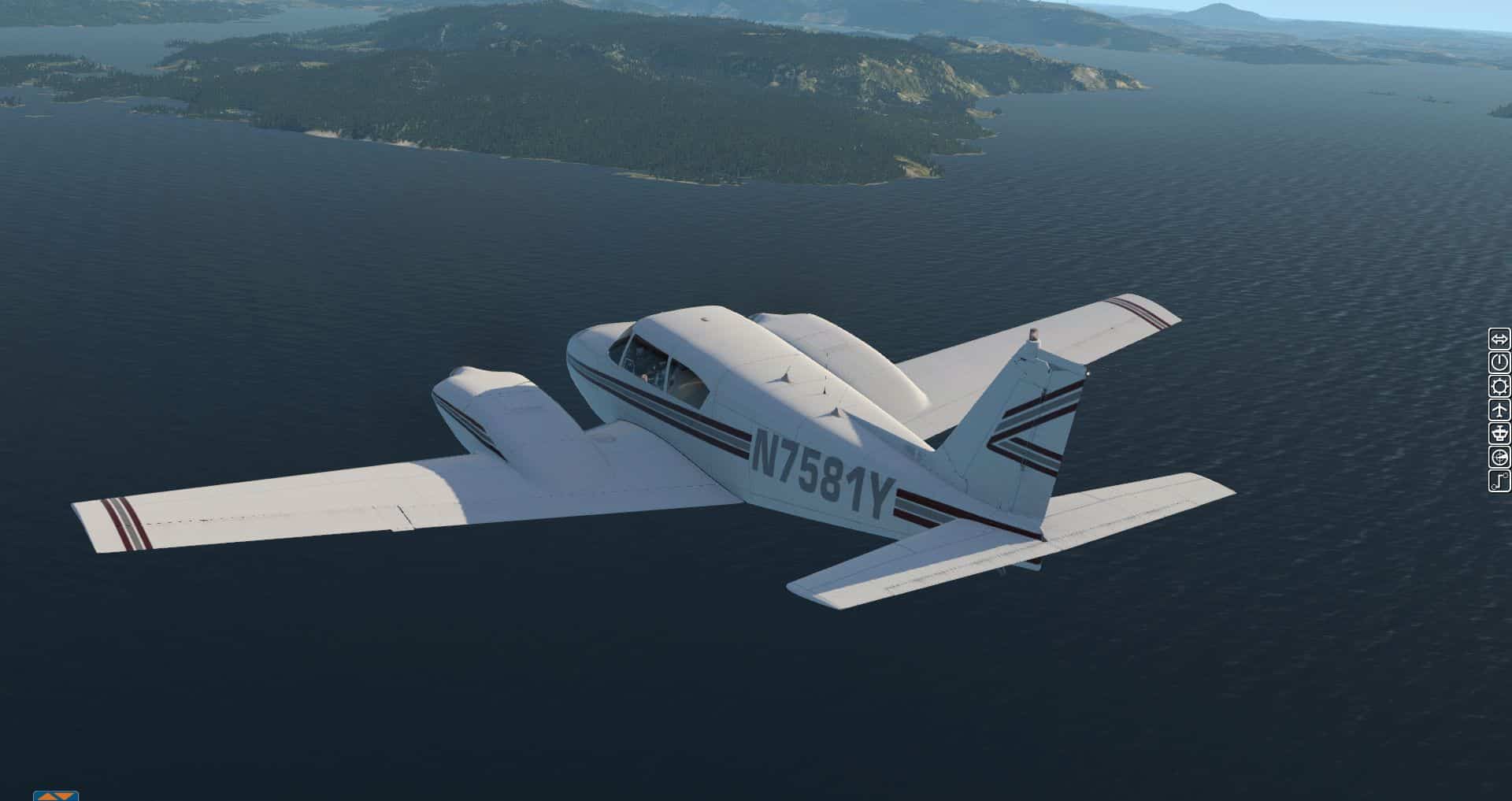The height and width of the screenshot is (801, 1512).
Task: Open the gear settings icon
Action: pos(1499,387)
